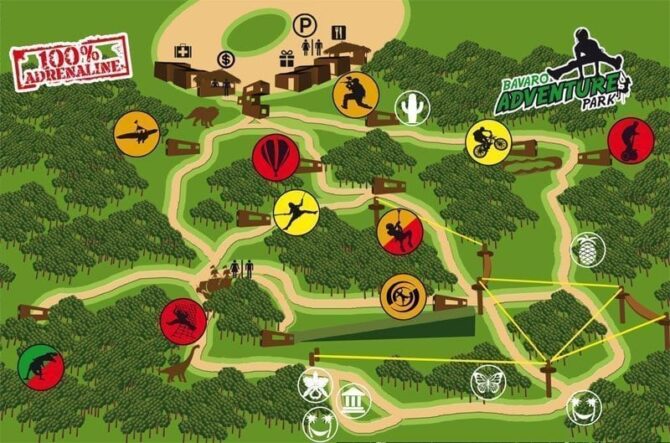670x443 pixels.
Task: Open the cactus garden marker
Action: point(411,108)
